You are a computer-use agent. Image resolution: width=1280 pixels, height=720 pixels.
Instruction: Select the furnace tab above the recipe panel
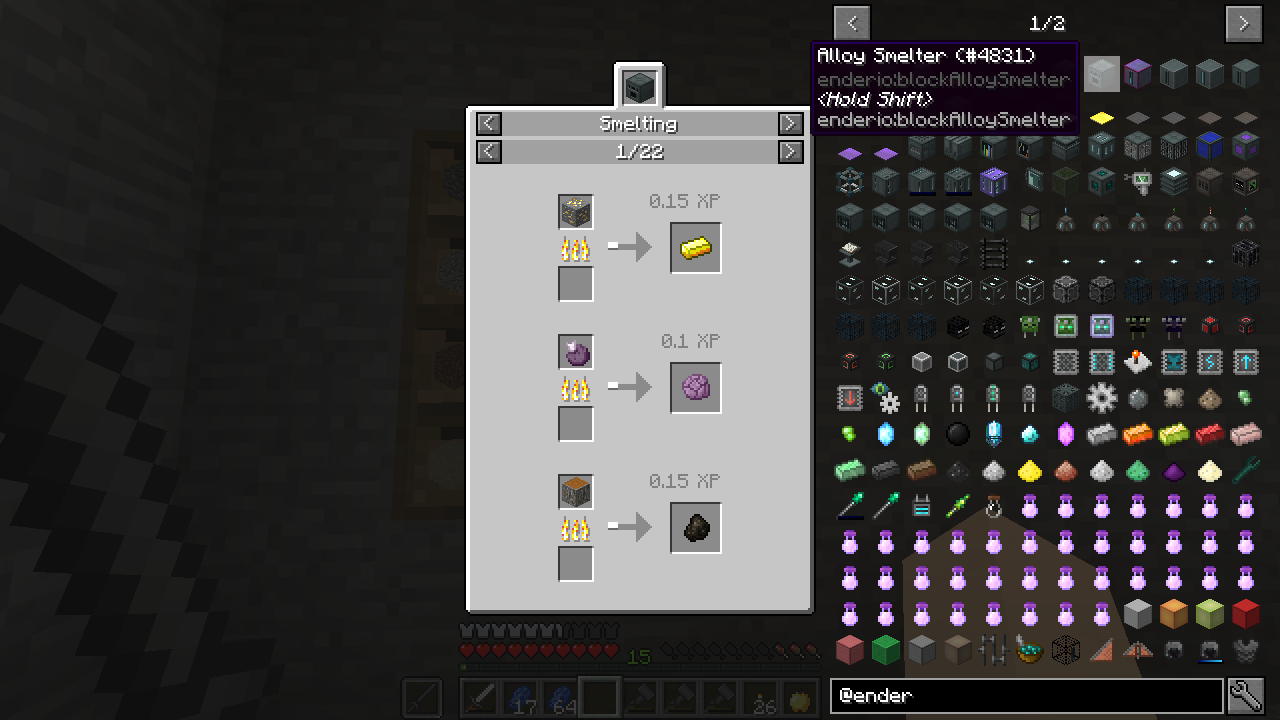pyautogui.click(x=639, y=87)
